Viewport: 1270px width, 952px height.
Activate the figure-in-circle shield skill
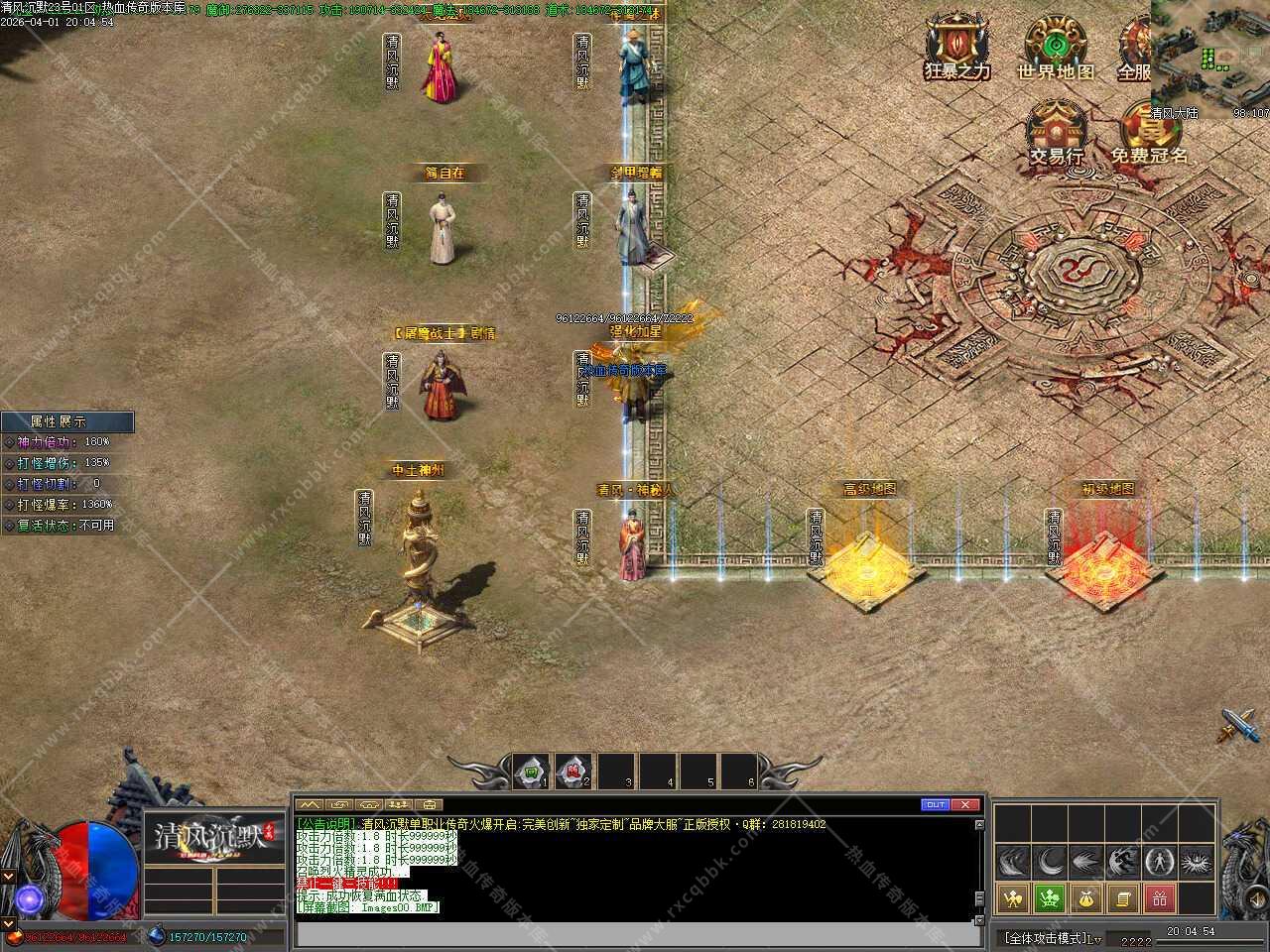1159,861
